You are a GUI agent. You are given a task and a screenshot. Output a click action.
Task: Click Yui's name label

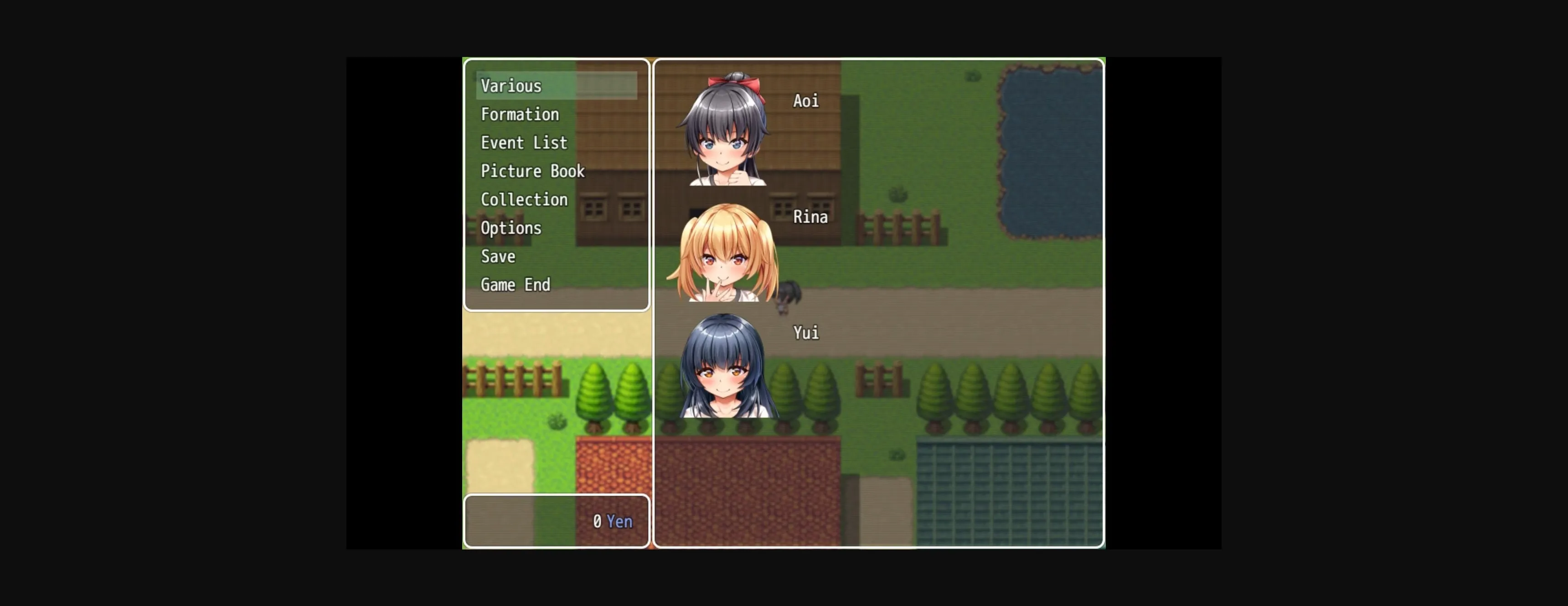click(x=805, y=332)
